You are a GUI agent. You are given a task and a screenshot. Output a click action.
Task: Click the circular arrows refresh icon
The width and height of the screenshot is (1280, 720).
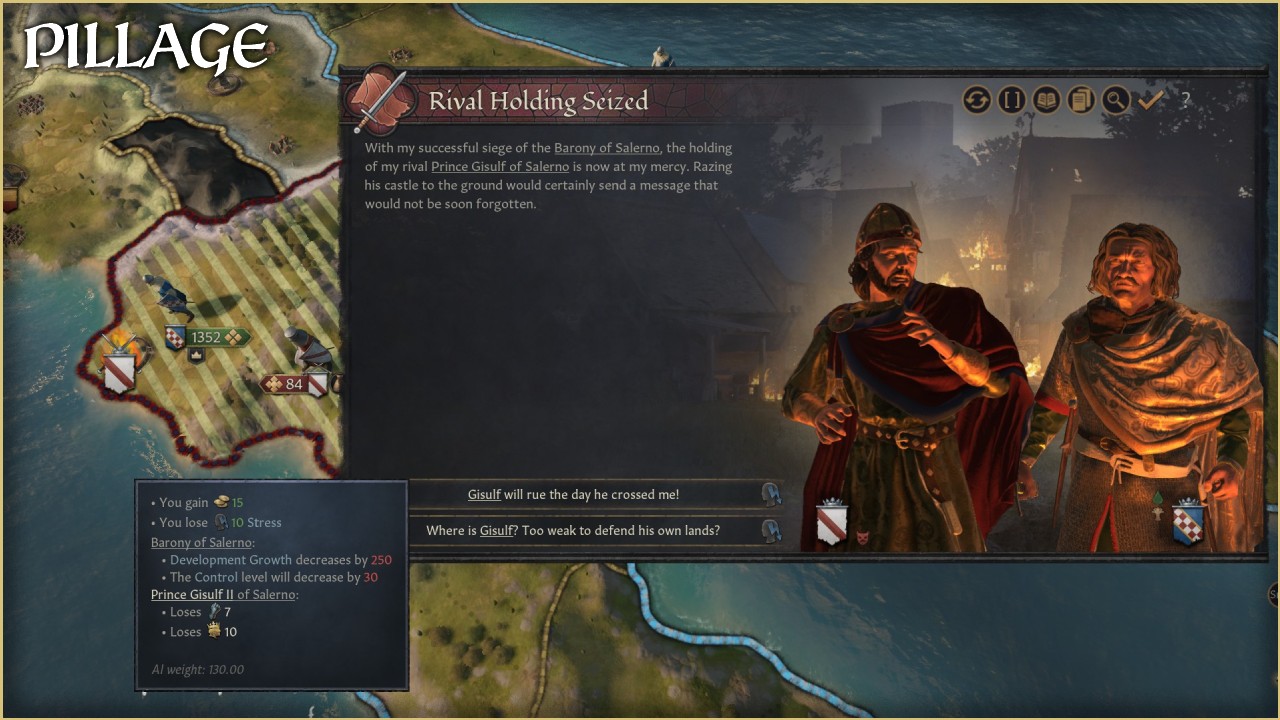pyautogui.click(x=977, y=100)
